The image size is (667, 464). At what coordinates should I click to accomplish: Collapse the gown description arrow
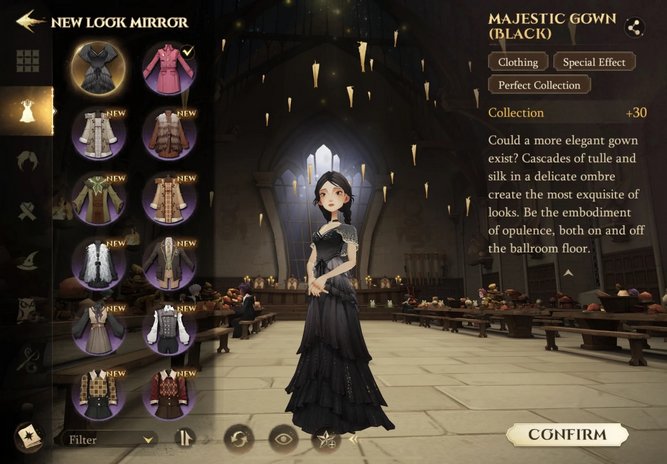pos(569,272)
